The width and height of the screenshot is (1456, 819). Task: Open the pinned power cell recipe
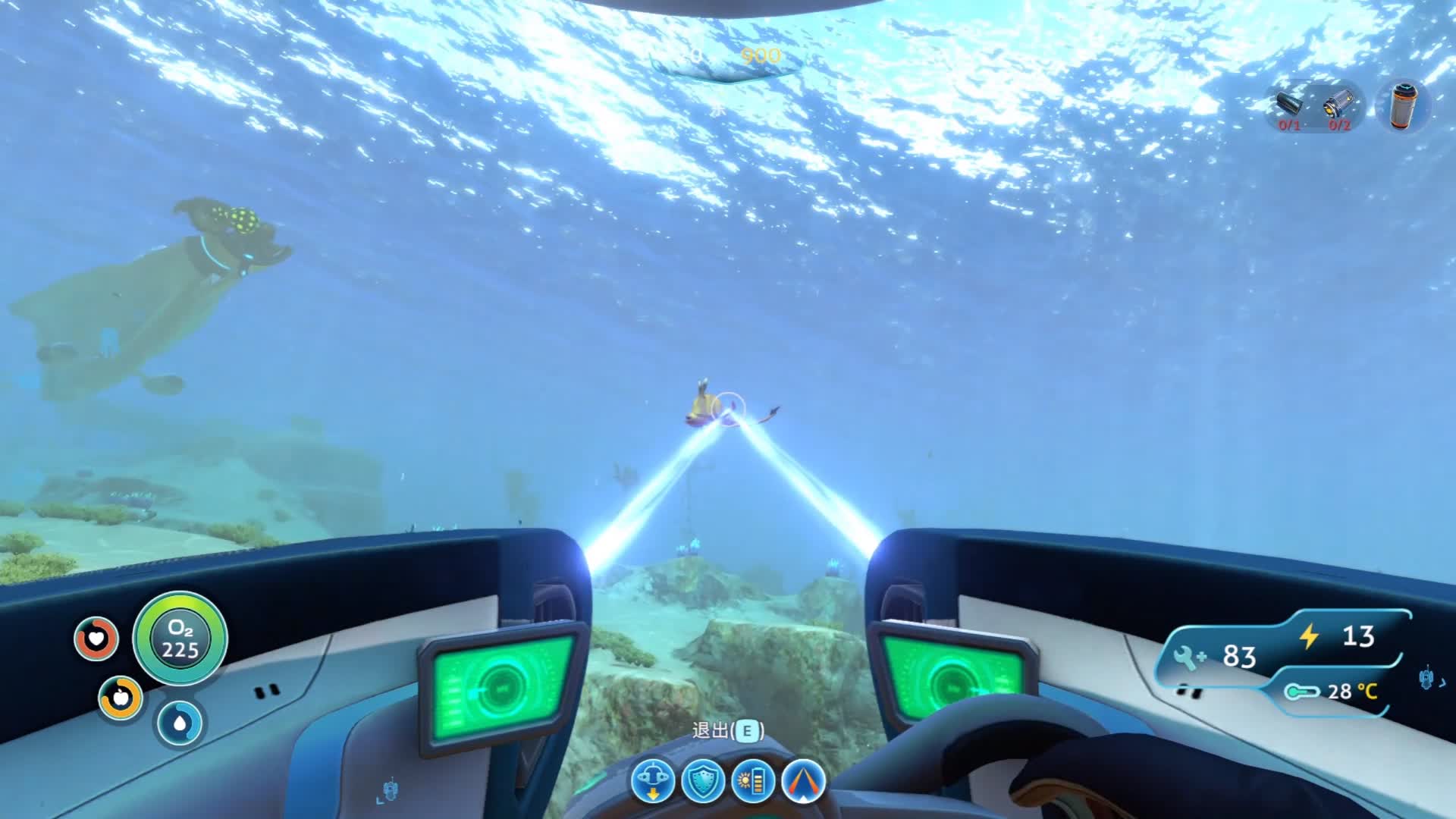click(1403, 107)
